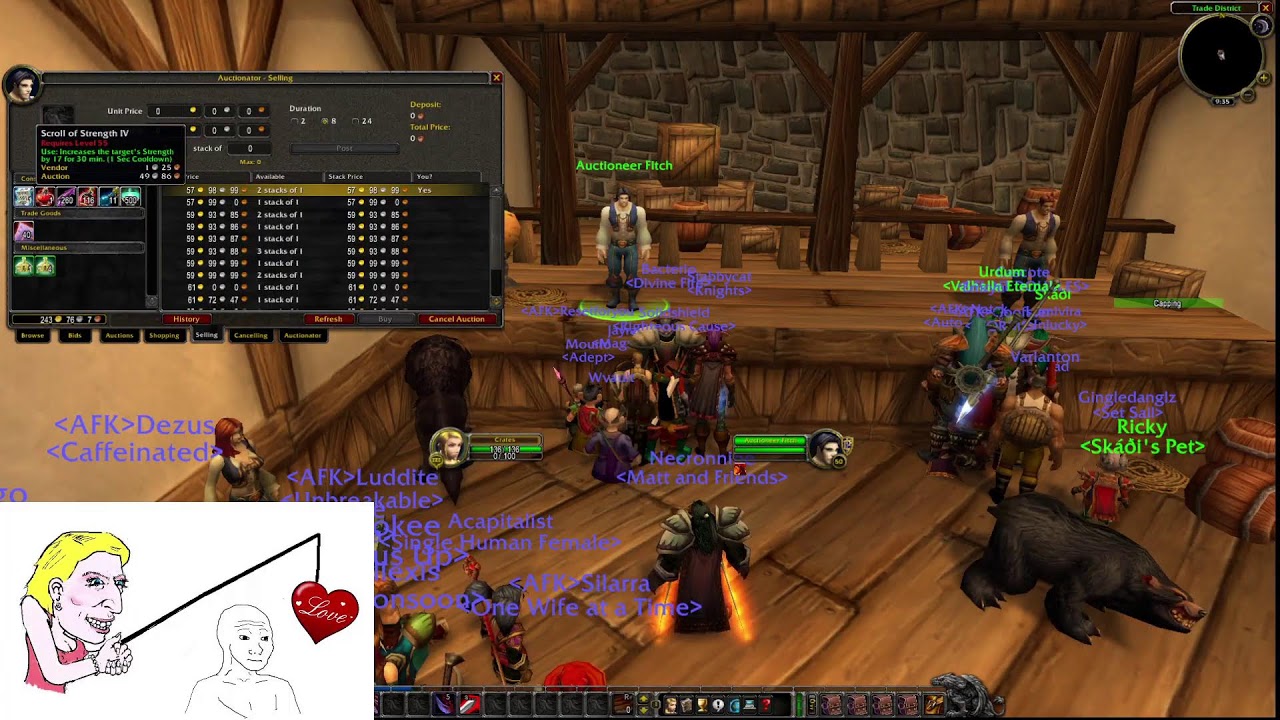This screenshot has height=720, width=1280.
Task: Open the character info micro button
Action: (x=671, y=706)
